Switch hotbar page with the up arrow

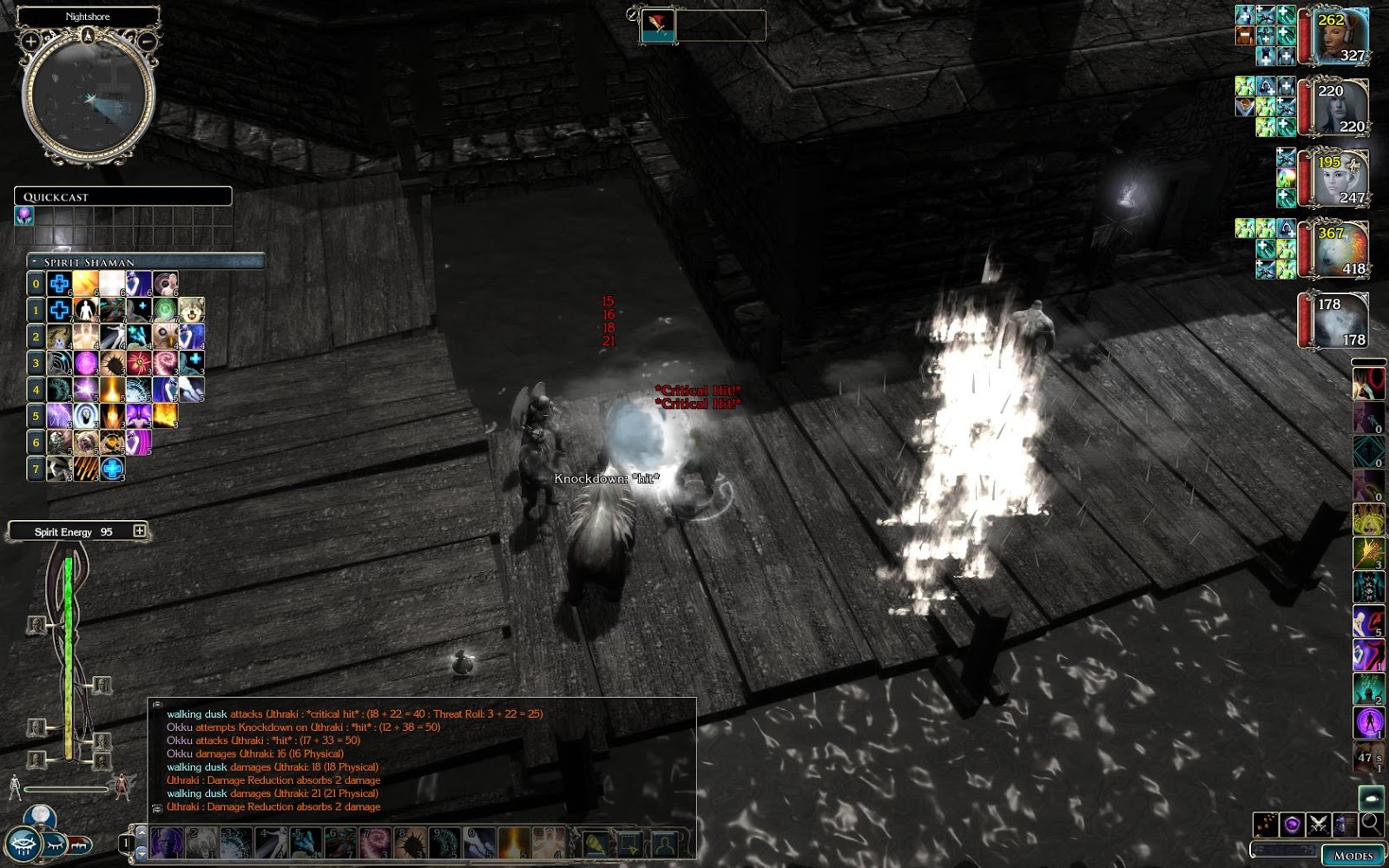(141, 831)
